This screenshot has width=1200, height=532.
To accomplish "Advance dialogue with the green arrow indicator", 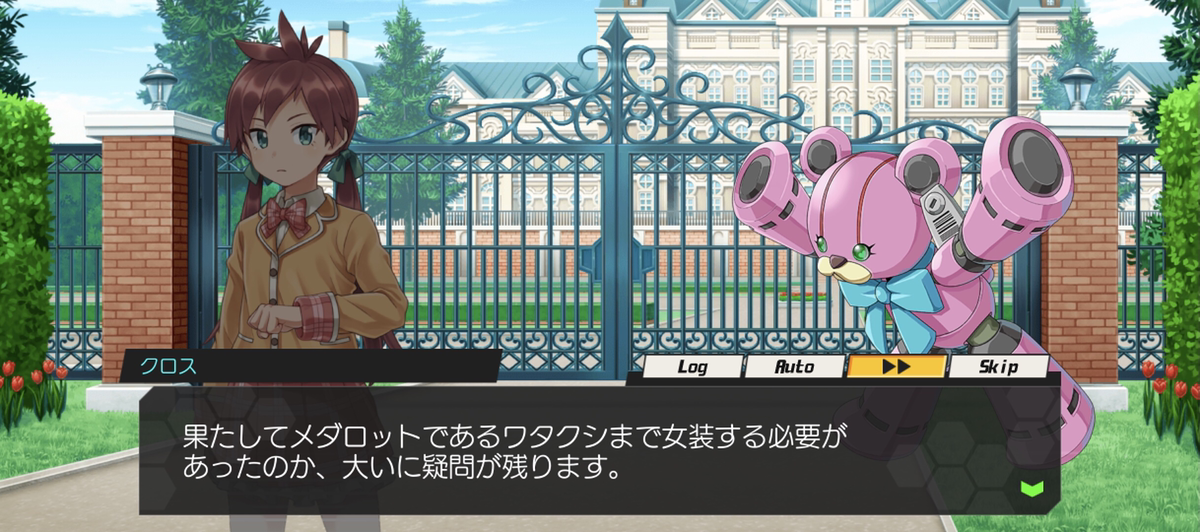I will (x=1031, y=489).
